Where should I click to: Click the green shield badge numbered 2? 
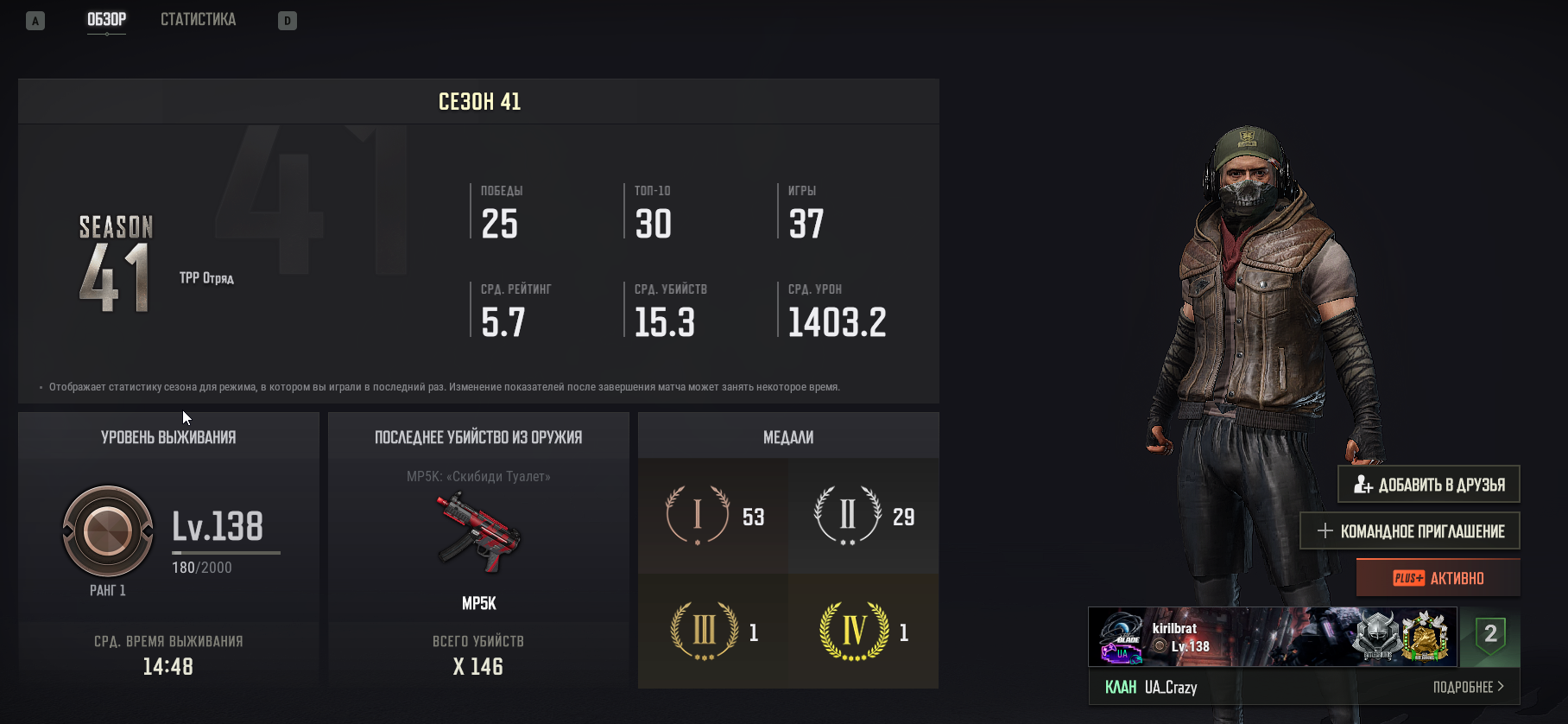[x=1489, y=637]
